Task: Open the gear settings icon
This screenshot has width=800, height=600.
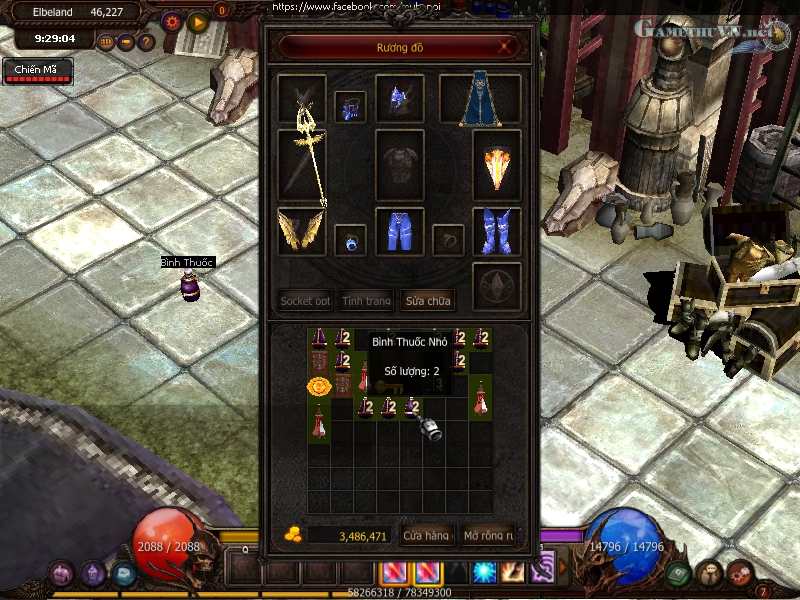Action: (171, 20)
